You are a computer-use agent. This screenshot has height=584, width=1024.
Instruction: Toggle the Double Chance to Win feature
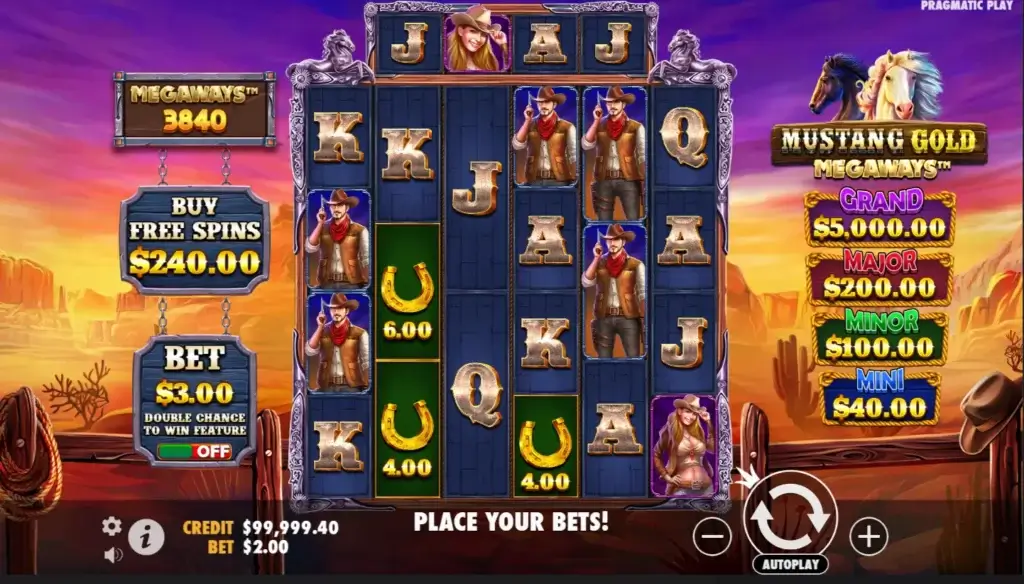[x=194, y=451]
